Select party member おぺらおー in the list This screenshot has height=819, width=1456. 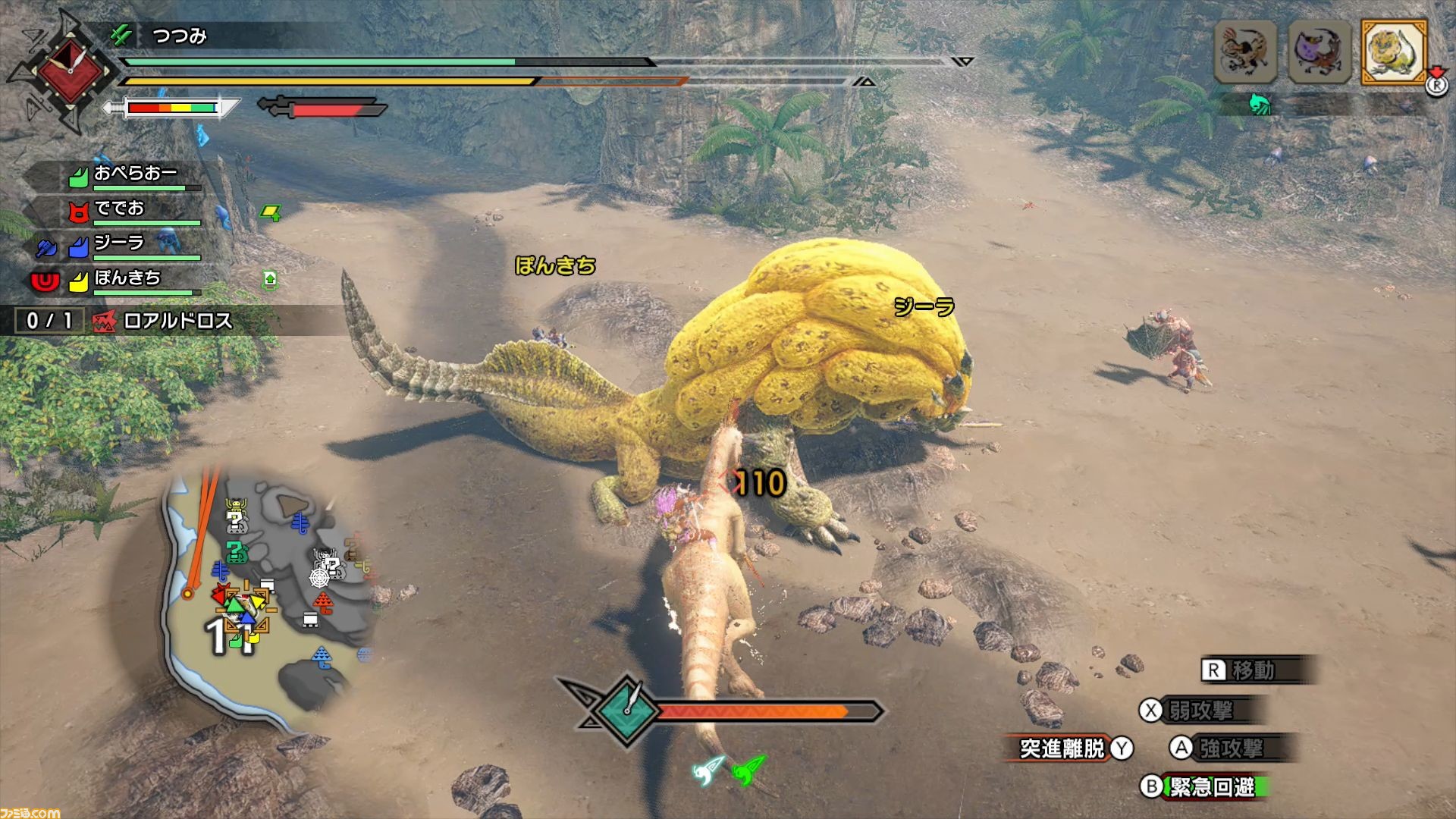pos(135,175)
